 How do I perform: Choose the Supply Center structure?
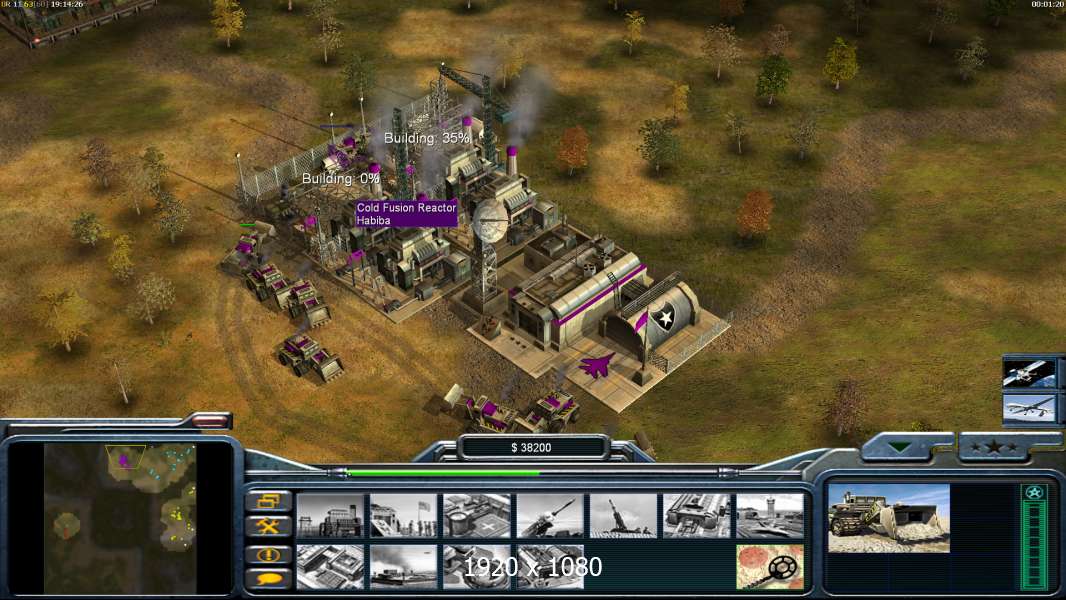(x=476, y=515)
